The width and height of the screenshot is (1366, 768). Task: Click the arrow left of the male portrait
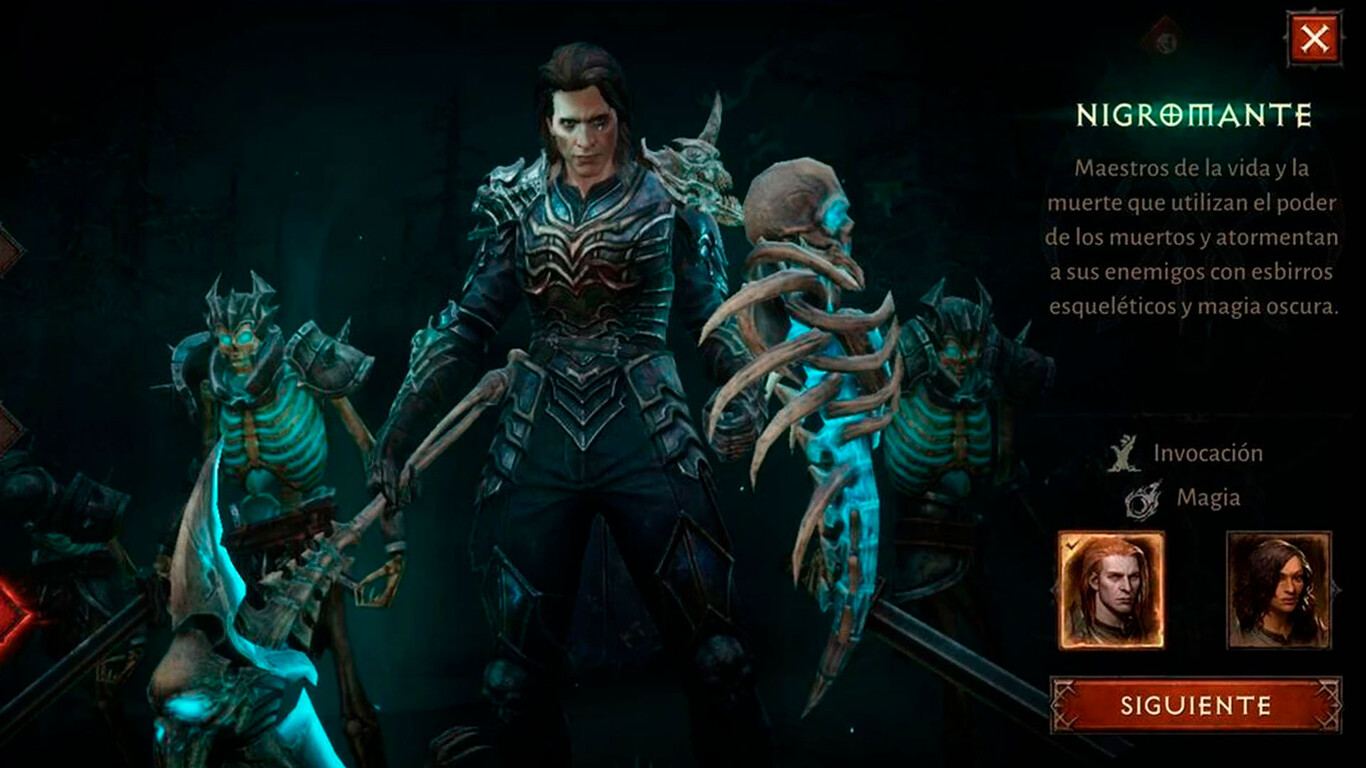coord(1051,590)
